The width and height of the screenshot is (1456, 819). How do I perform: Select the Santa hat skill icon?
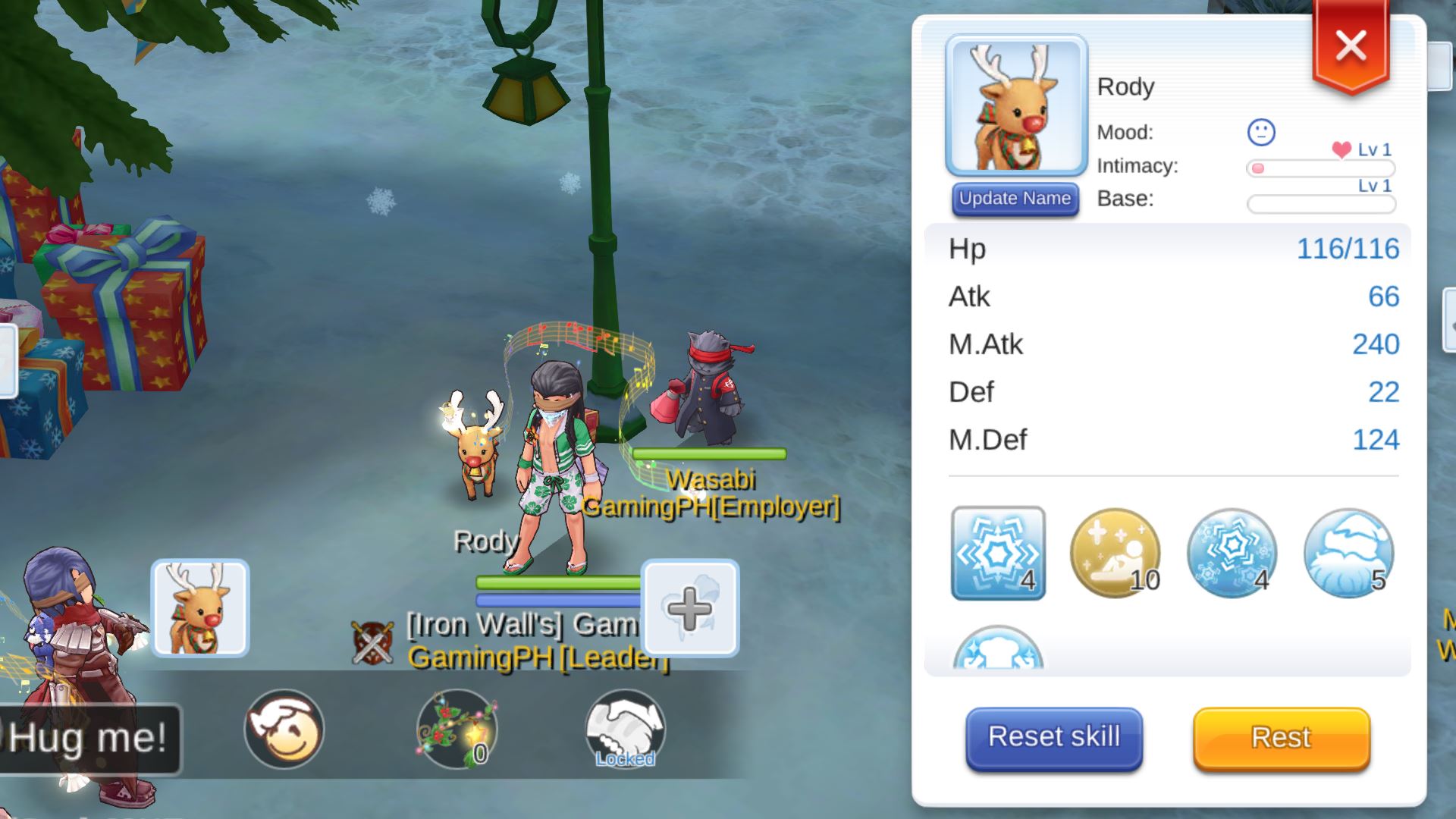pyautogui.click(x=1348, y=553)
